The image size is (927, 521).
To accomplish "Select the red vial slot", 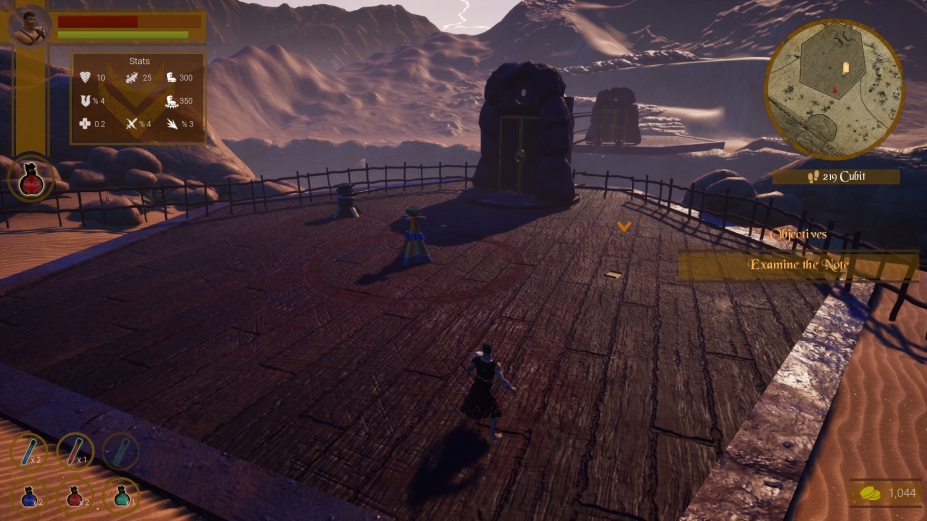I will pyautogui.click(x=75, y=451).
